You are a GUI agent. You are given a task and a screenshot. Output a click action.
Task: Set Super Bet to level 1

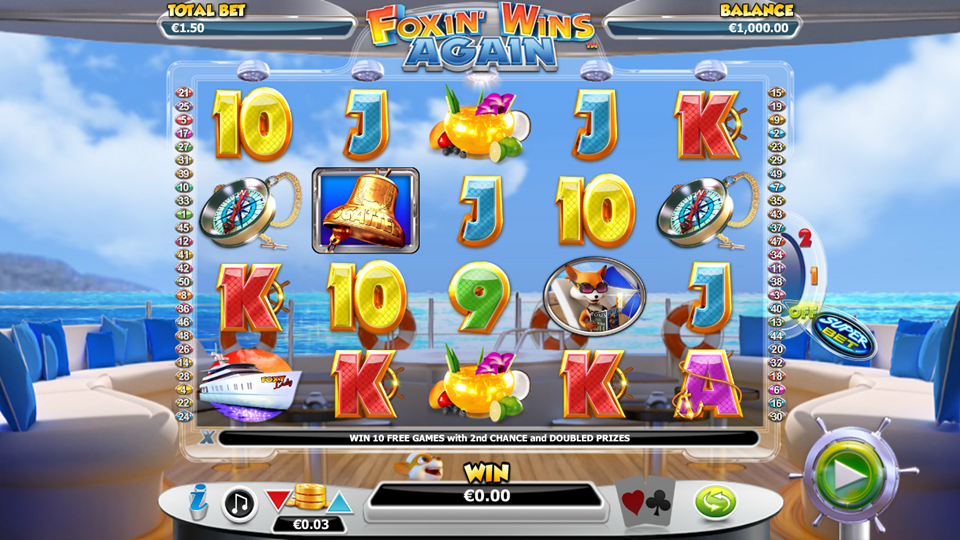815,273
